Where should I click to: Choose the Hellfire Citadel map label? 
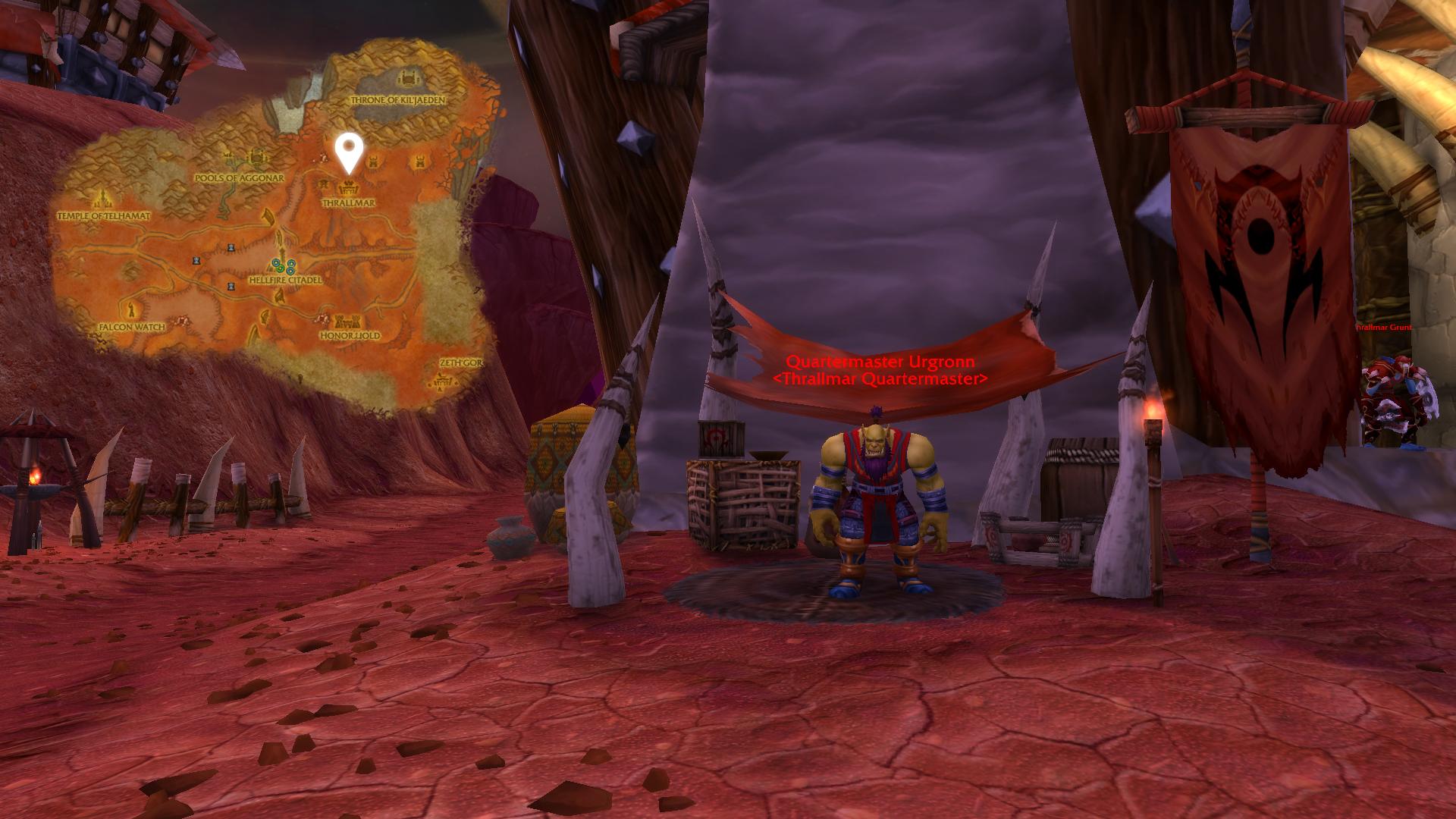coord(285,280)
